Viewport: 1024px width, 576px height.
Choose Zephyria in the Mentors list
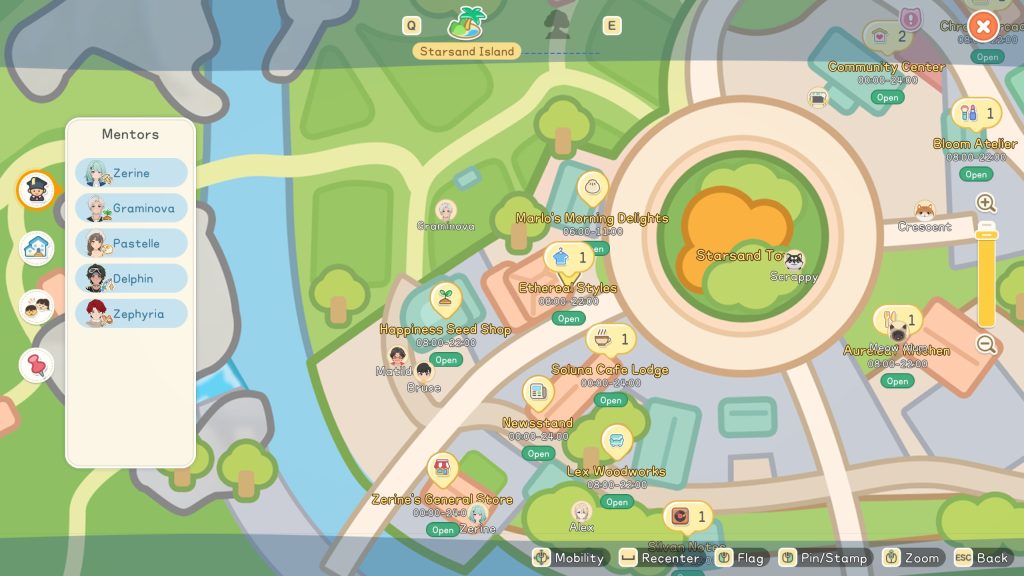131,313
